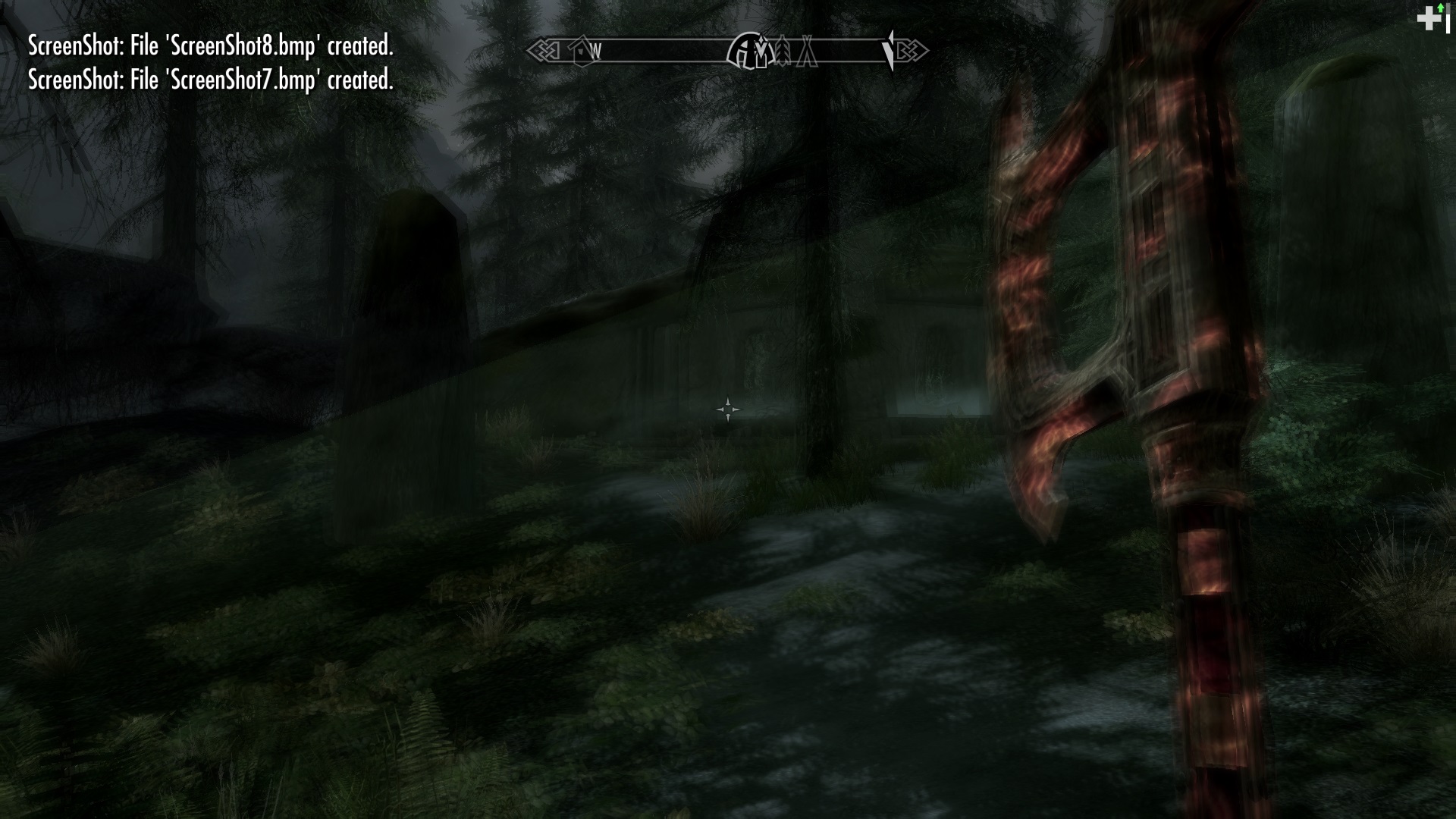Click the green up arrow status indicator top-right
1456x819 pixels.
(x=1440, y=8)
